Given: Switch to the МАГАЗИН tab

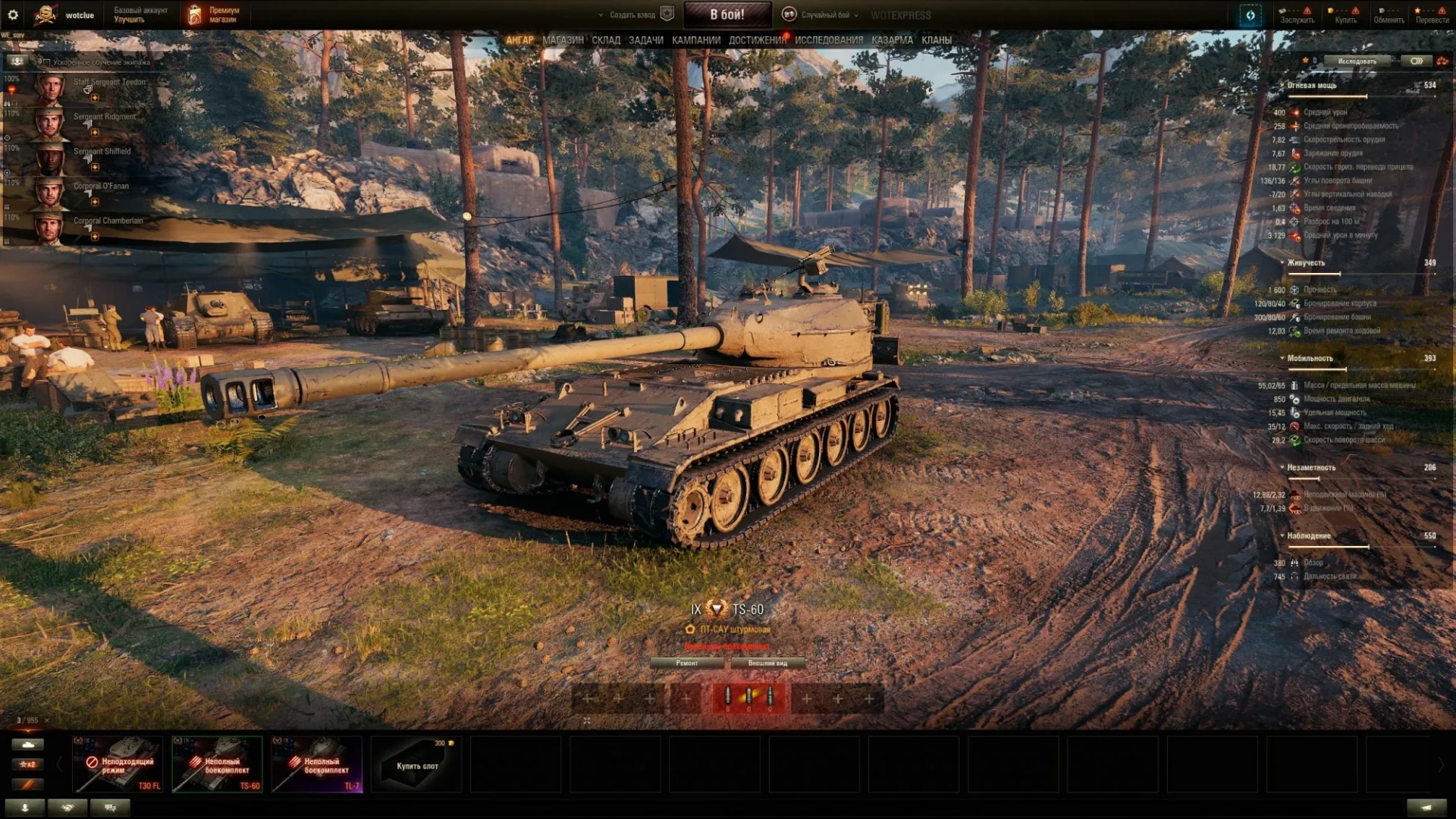Looking at the screenshot, I should pyautogui.click(x=563, y=40).
